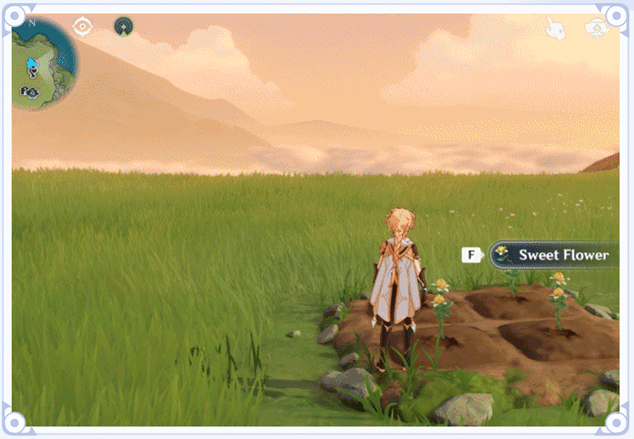Screen dimensions: 634x439
Task: Click the co-op mode icon
Action: 555,28
